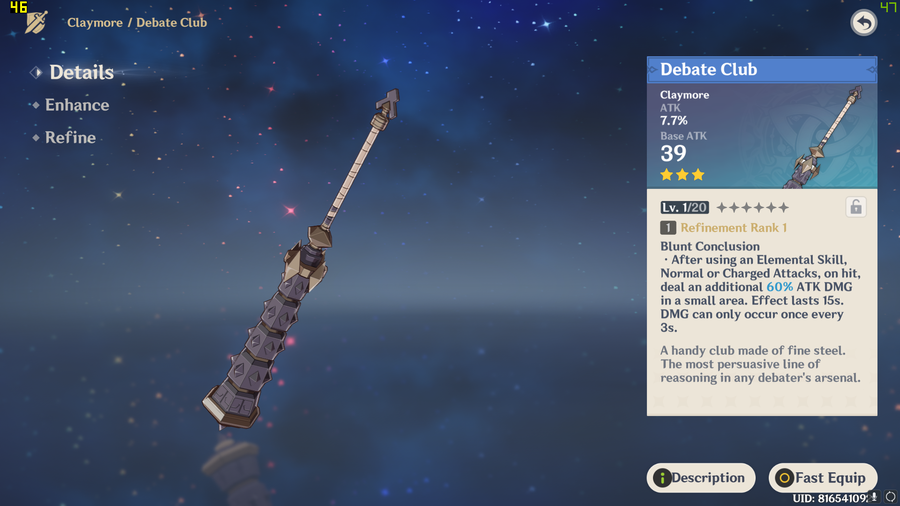Open the weapon Description
This screenshot has width=900, height=506.
[700, 478]
